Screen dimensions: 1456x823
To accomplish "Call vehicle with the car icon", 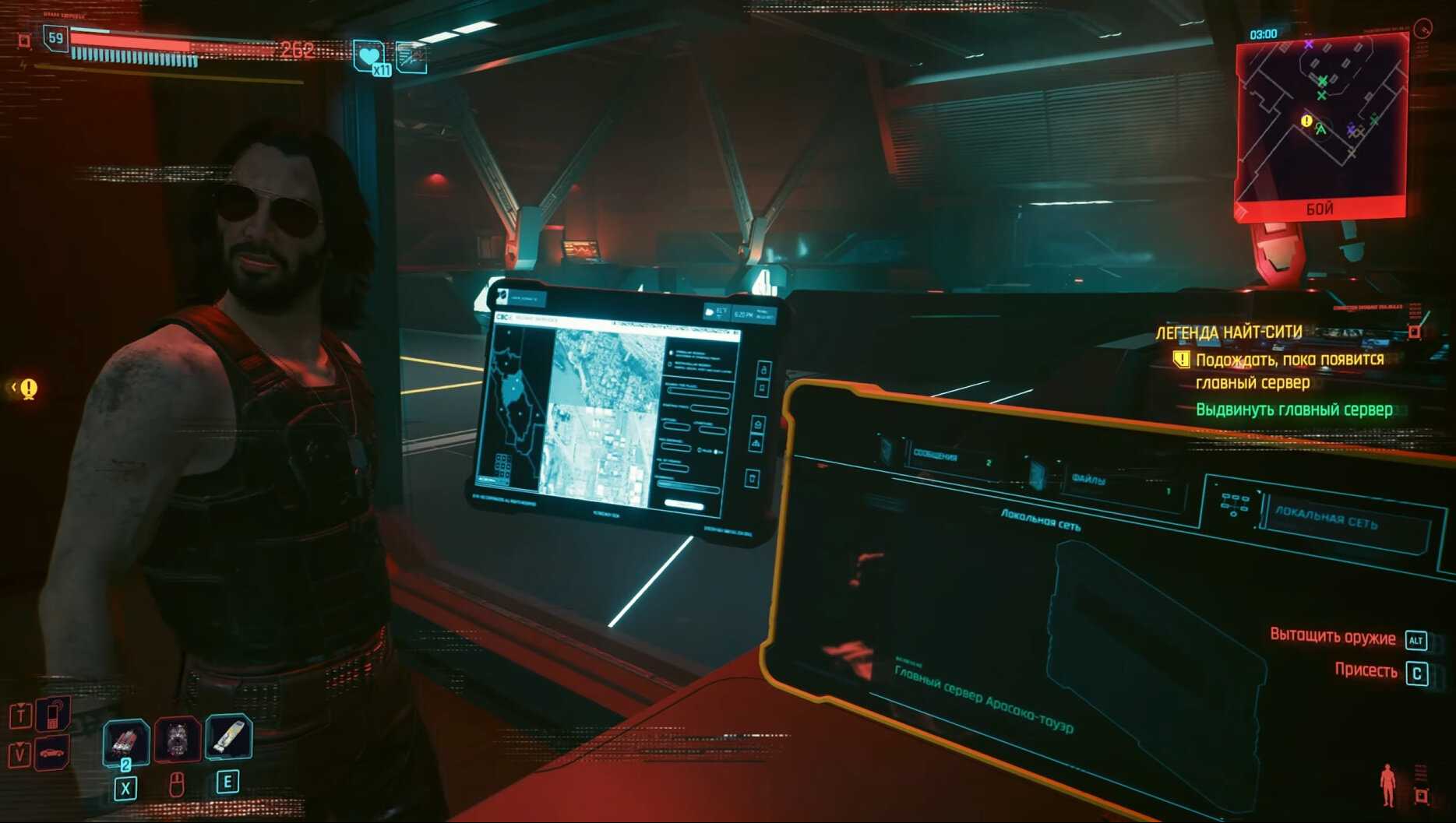I will pos(51,753).
